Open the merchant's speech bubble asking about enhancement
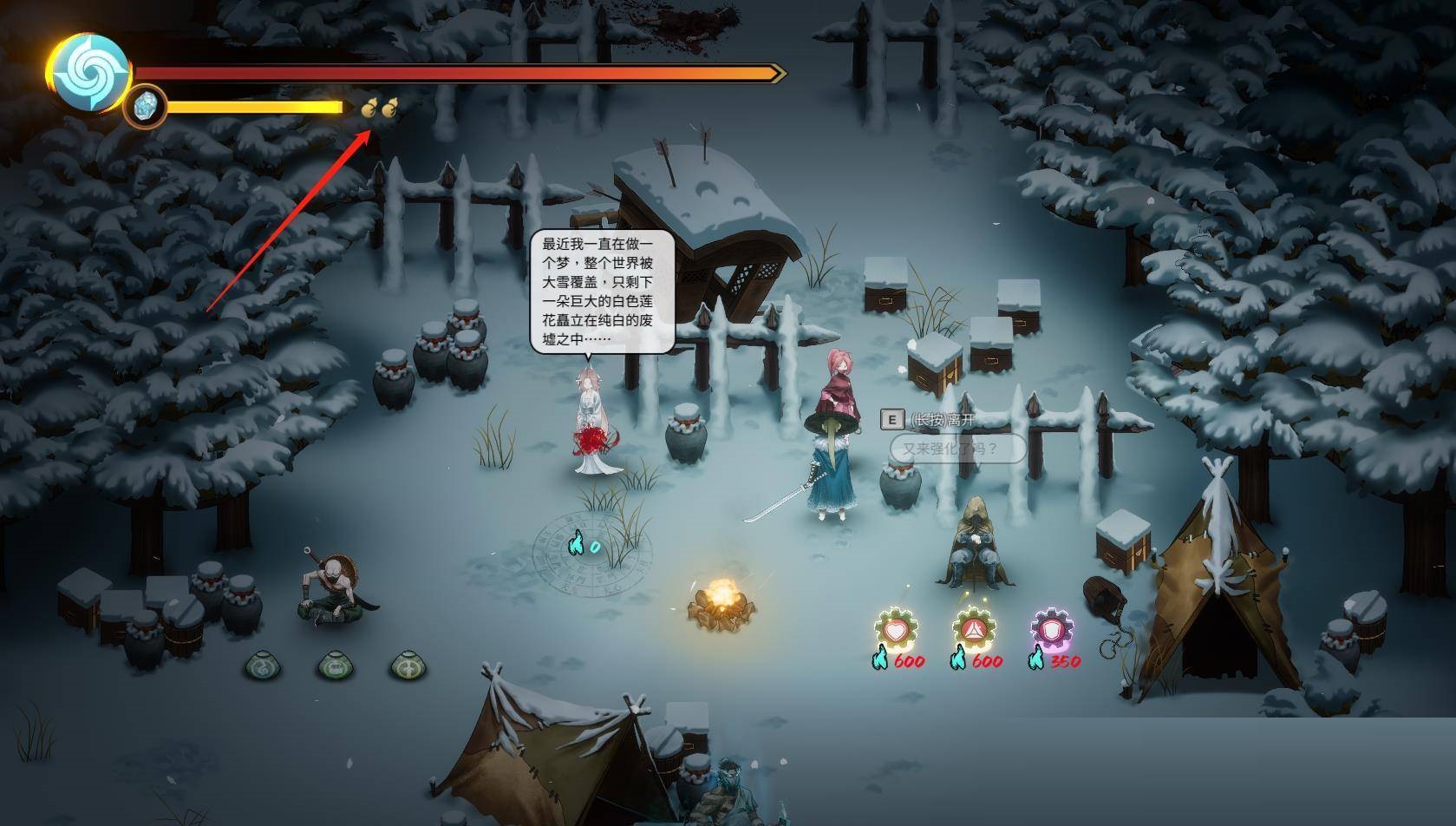1456x826 pixels. [954, 448]
